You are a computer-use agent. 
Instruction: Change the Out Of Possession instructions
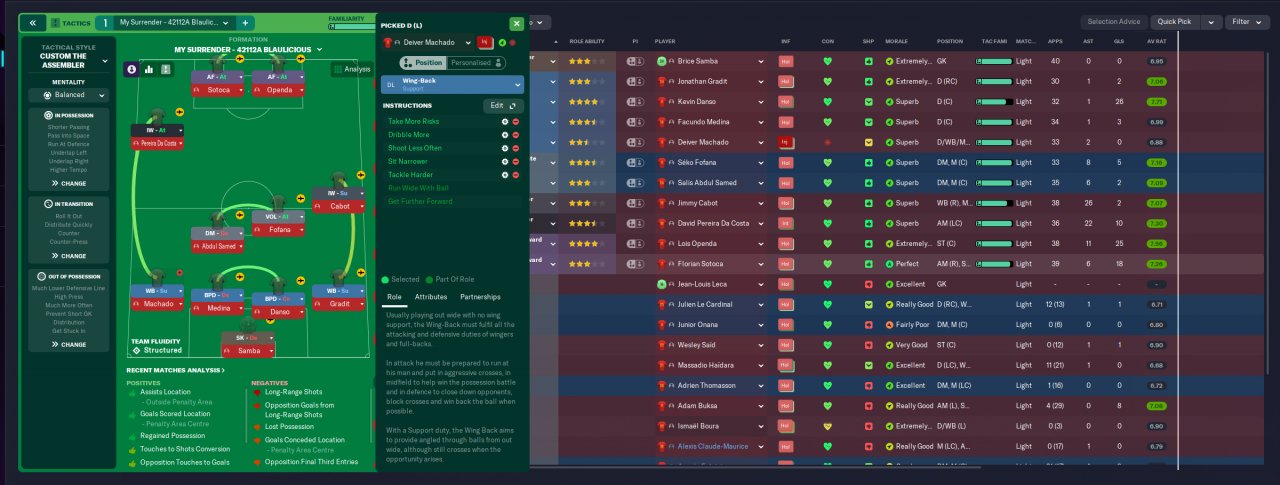click(69, 344)
